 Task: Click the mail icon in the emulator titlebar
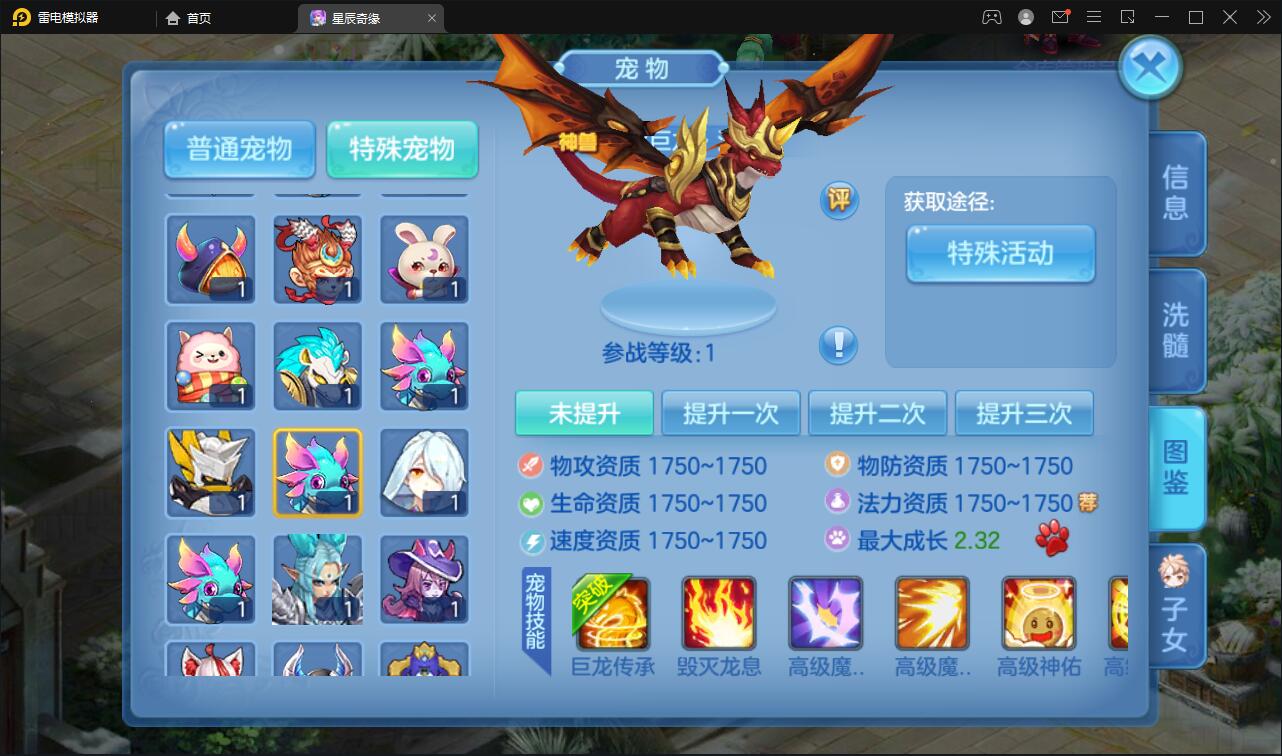pos(1062,17)
